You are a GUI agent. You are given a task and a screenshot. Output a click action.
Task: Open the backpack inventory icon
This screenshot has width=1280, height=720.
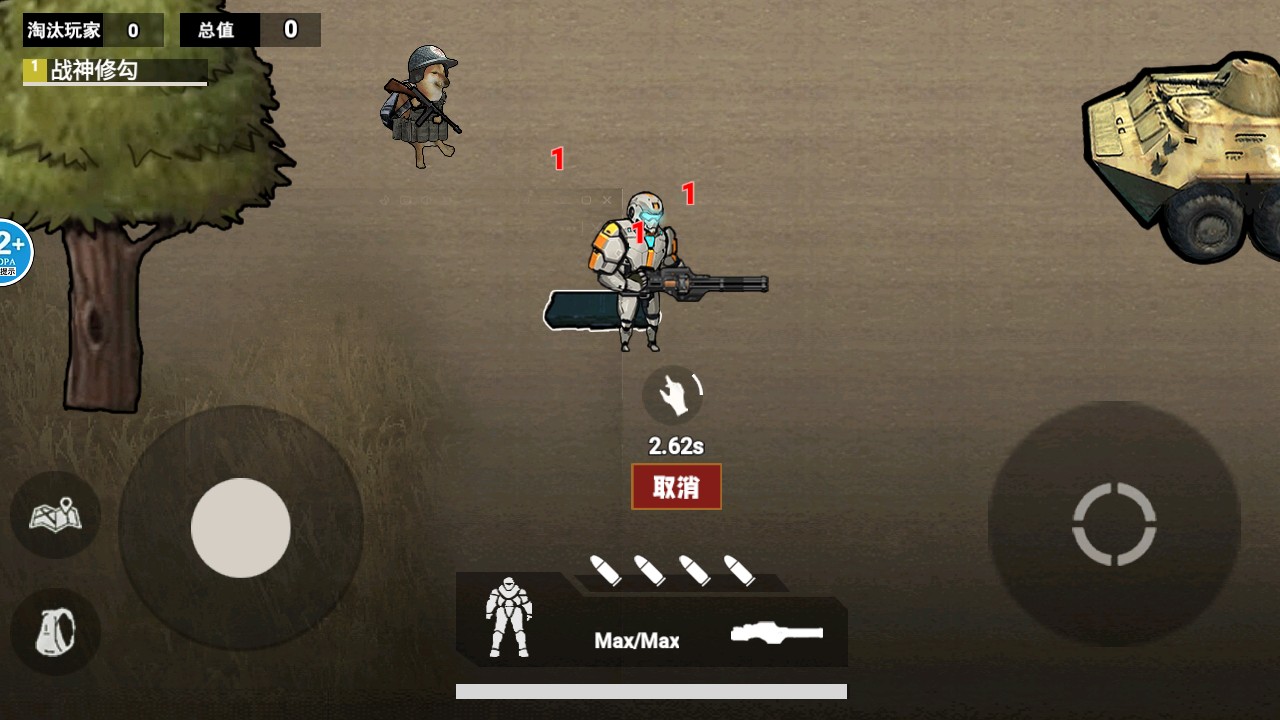pyautogui.click(x=55, y=631)
